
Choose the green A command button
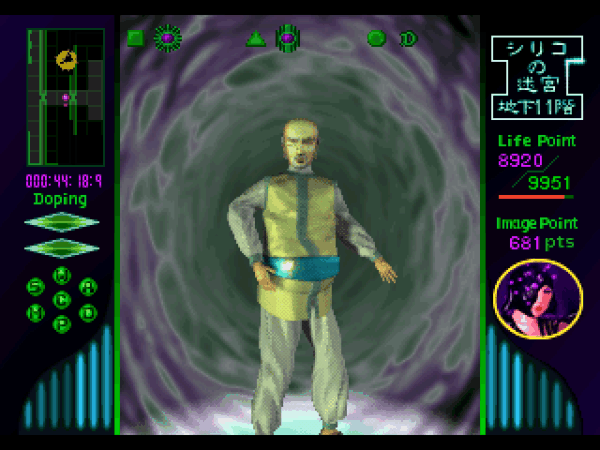pyautogui.click(x=89, y=287)
